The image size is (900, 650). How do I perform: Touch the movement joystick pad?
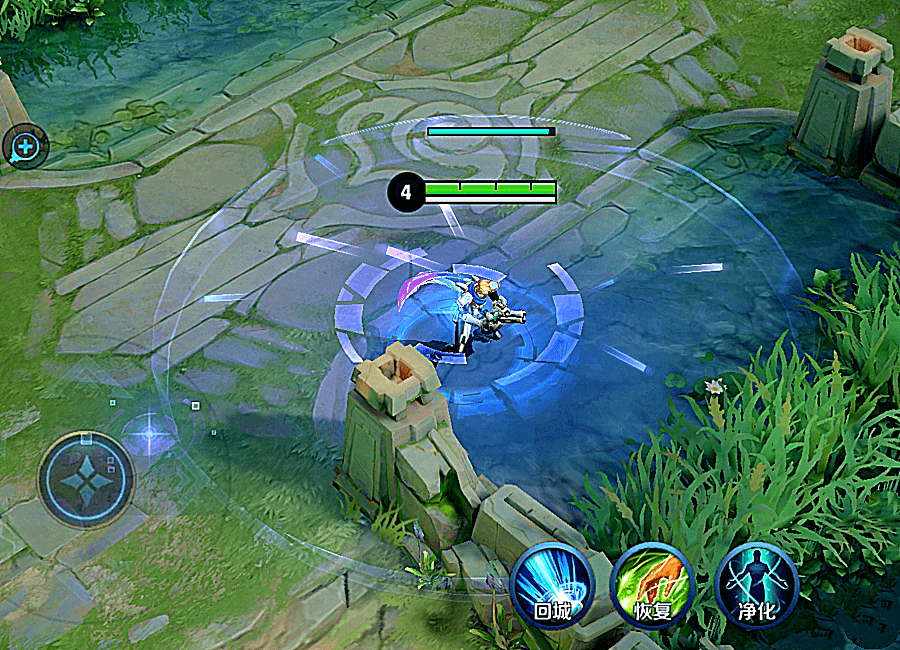click(x=86, y=479)
